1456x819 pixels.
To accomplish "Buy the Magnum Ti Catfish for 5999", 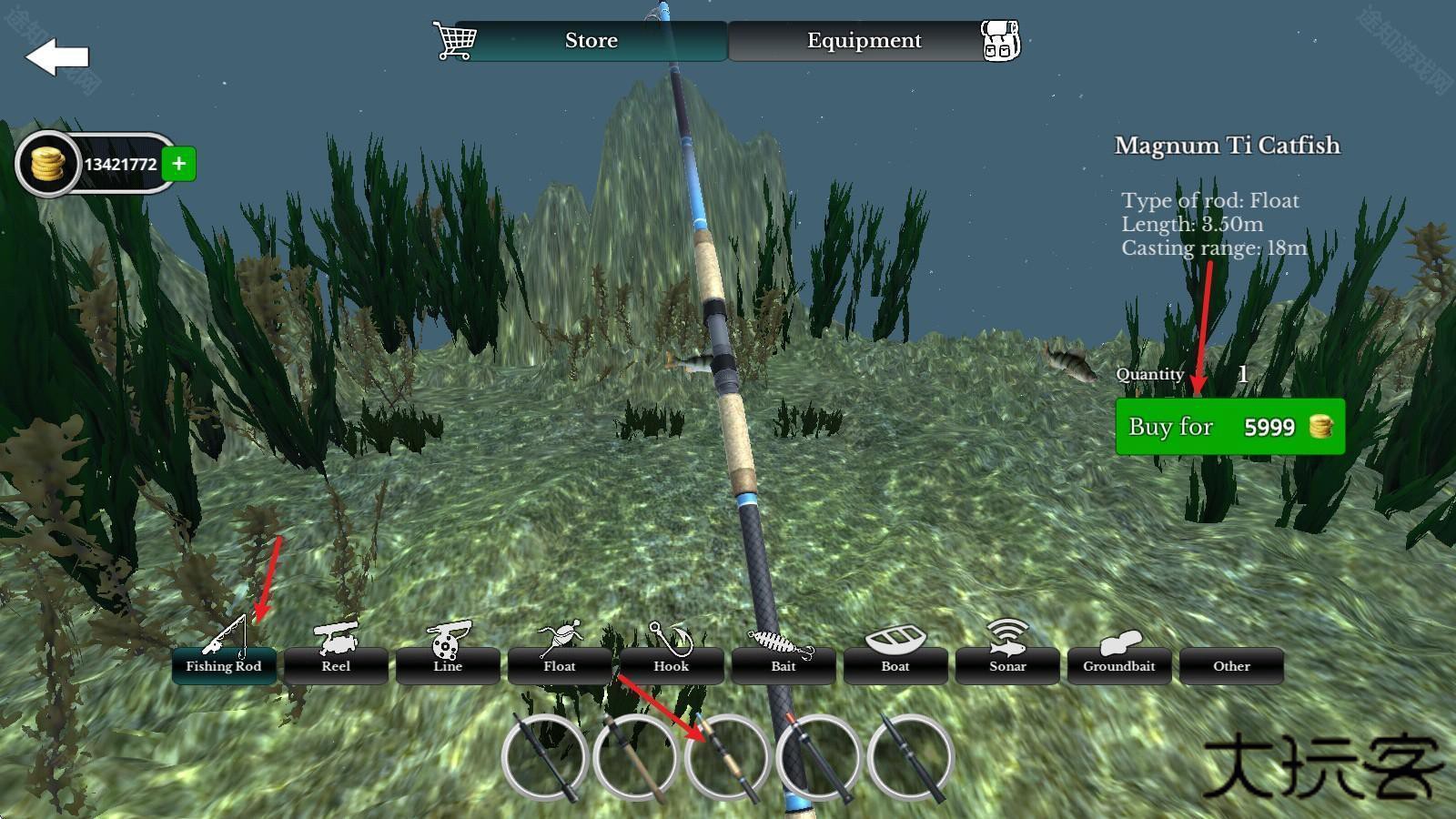I will (x=1229, y=427).
